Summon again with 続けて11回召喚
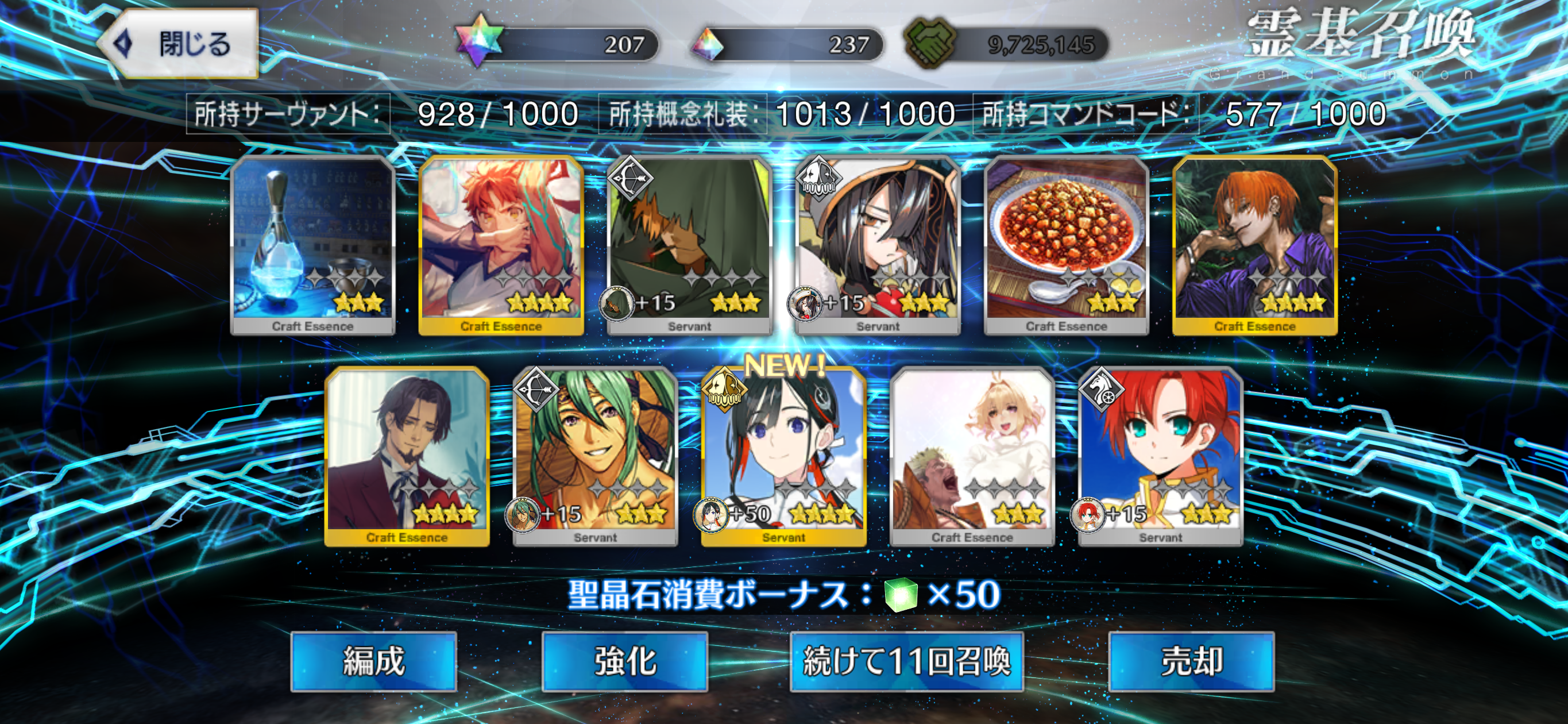Viewport: 1568px width, 724px height. (906, 661)
